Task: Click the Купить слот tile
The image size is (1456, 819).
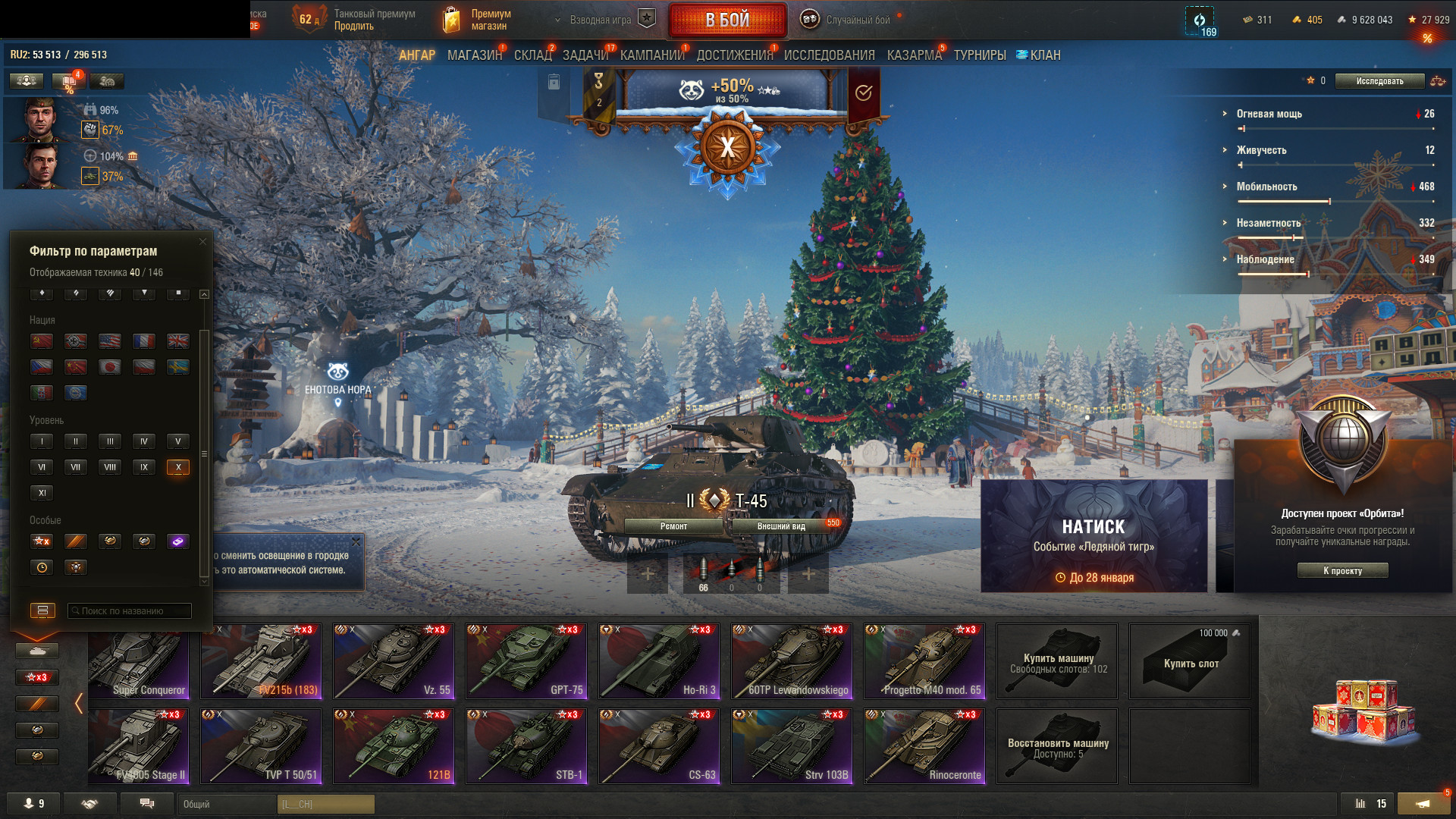Action: pos(1189,661)
